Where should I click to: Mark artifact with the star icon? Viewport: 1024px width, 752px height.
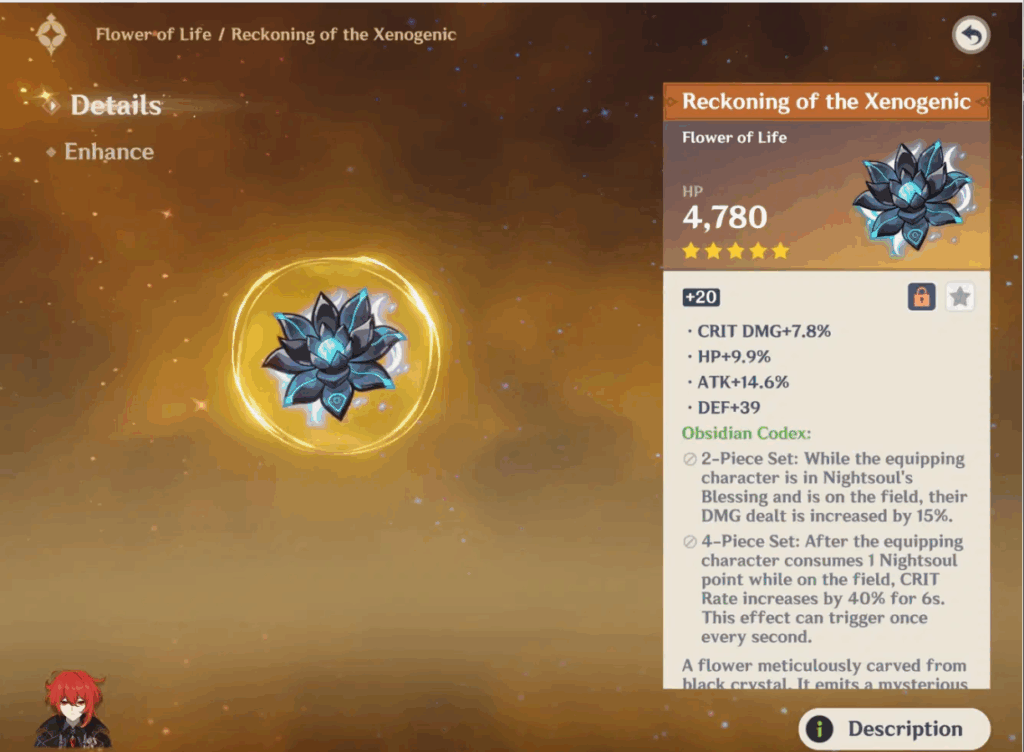pos(960,296)
